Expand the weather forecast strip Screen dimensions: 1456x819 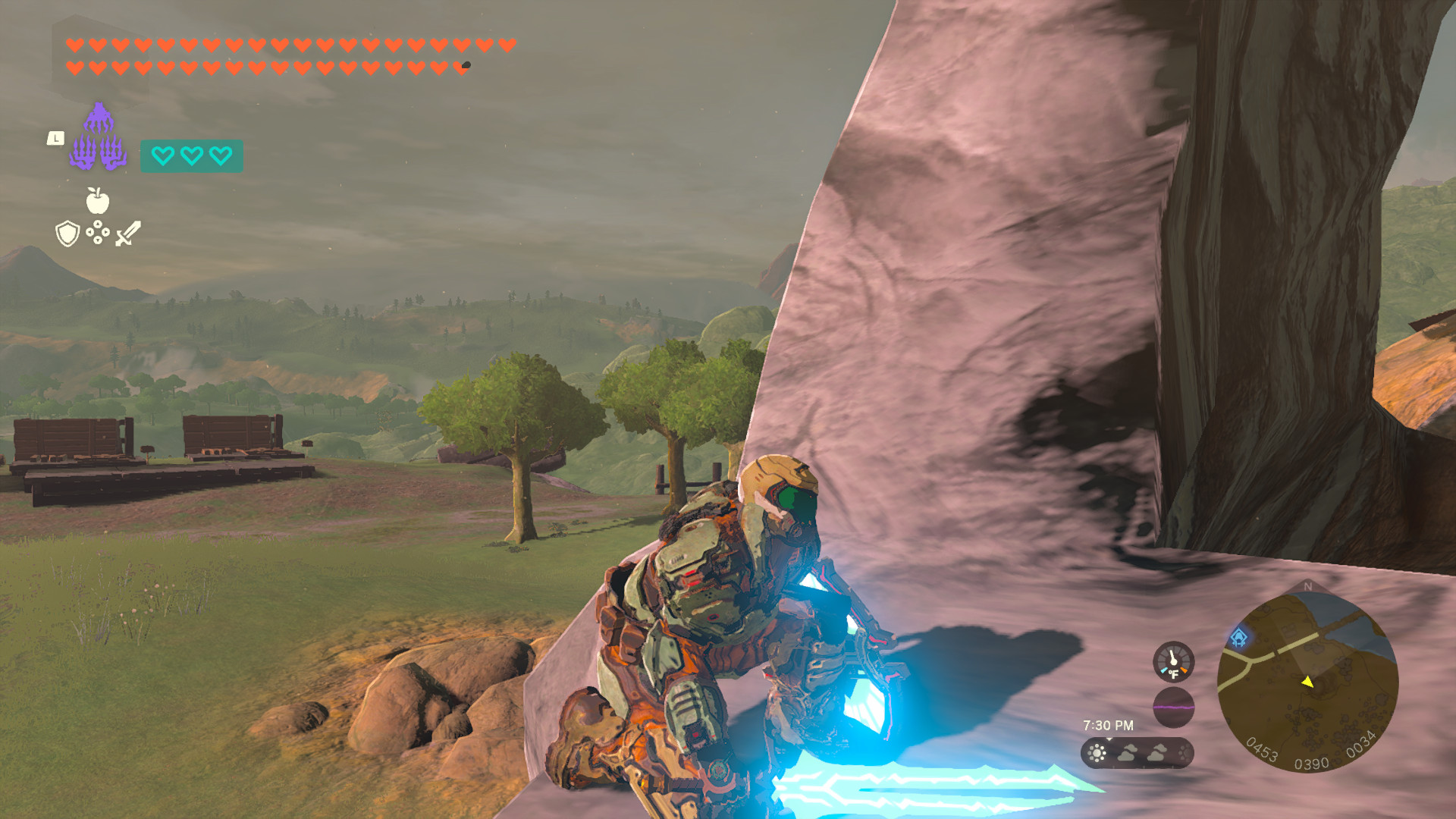tap(1137, 754)
